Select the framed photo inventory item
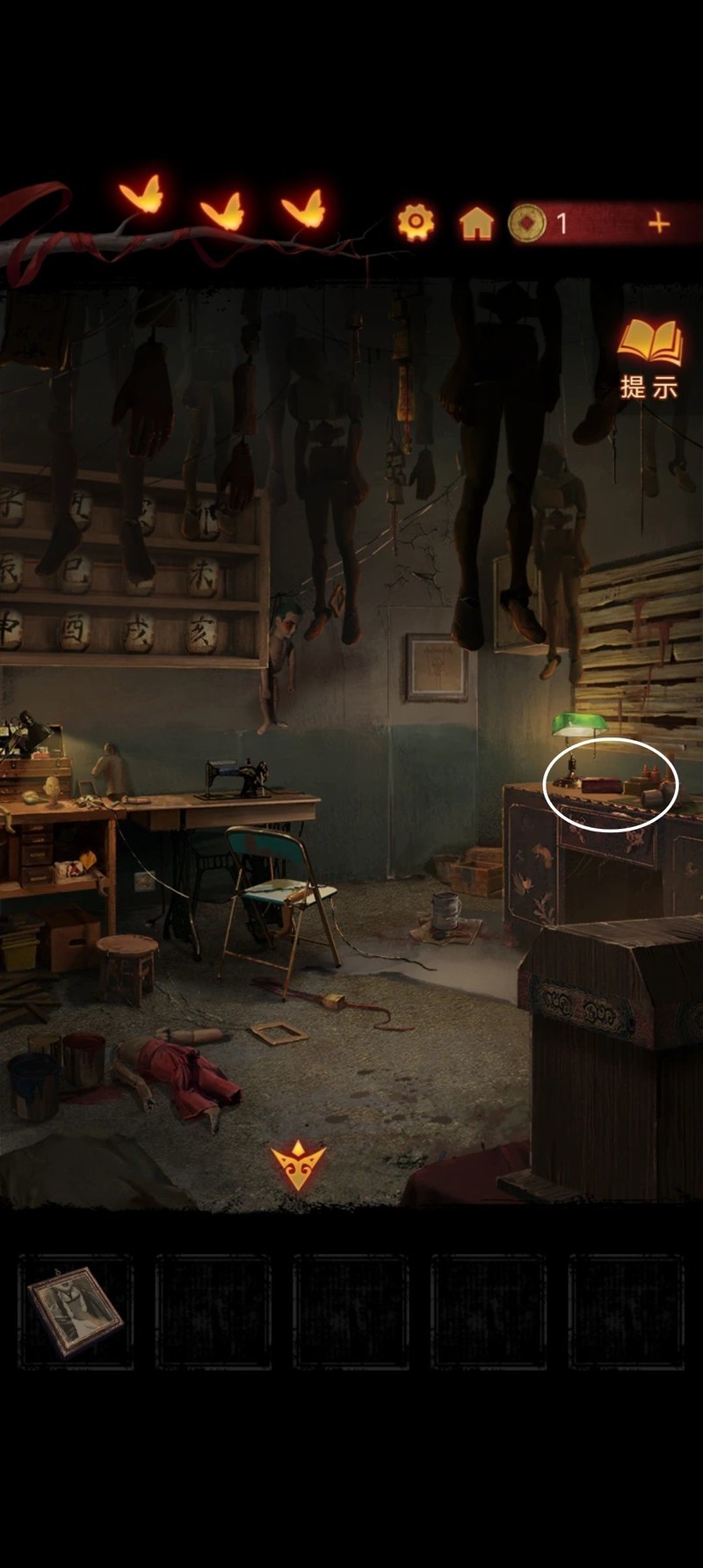 coord(76,1310)
